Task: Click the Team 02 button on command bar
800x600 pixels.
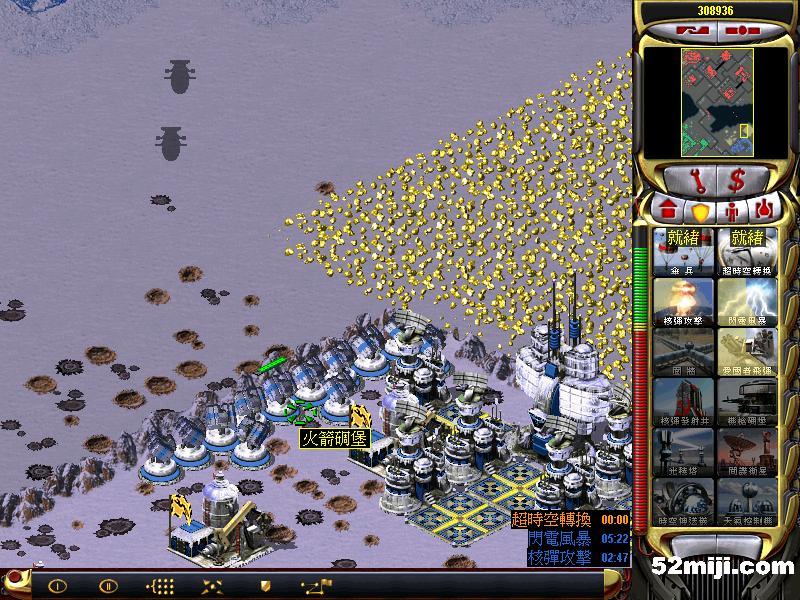Action: (x=108, y=586)
